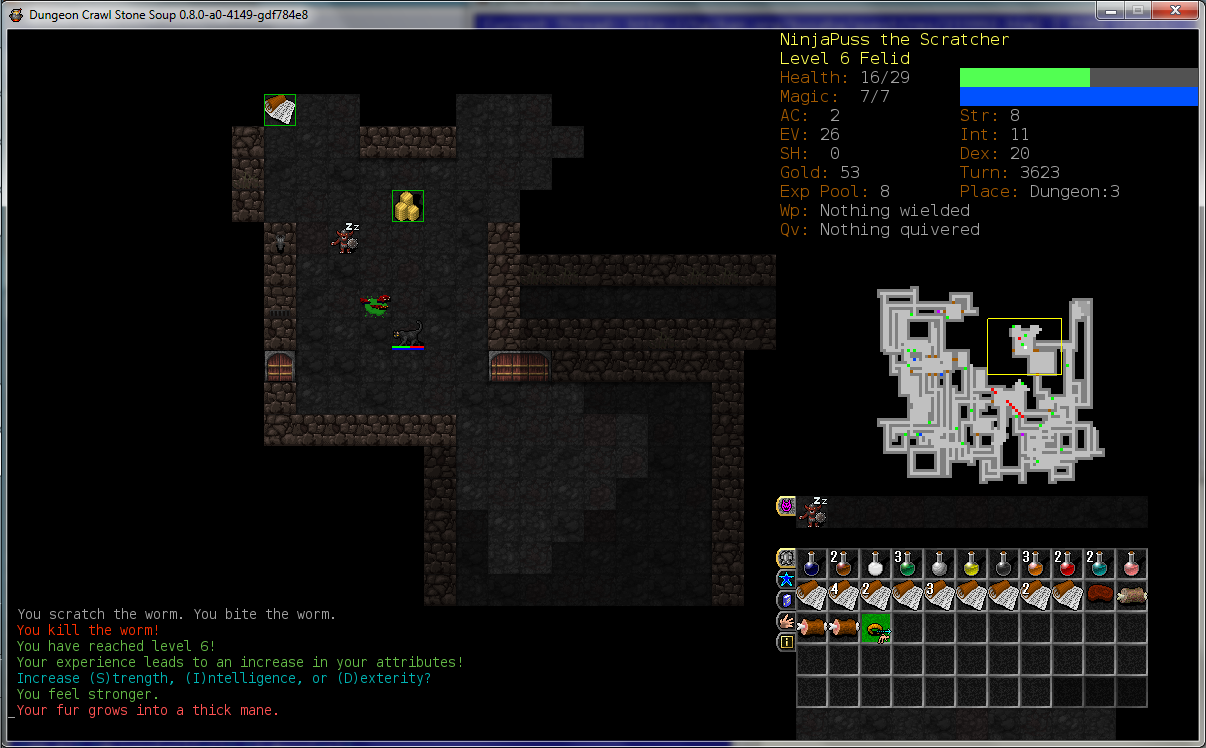Switch to the blue star spells tab
The image size is (1206, 748).
[x=786, y=579]
